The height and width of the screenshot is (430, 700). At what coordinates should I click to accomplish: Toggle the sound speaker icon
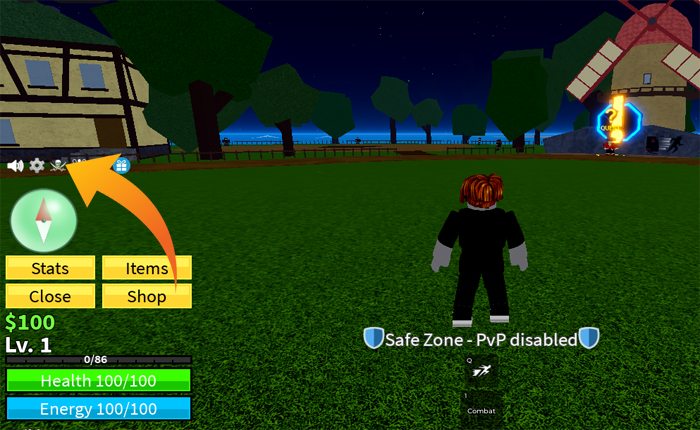coord(15,165)
